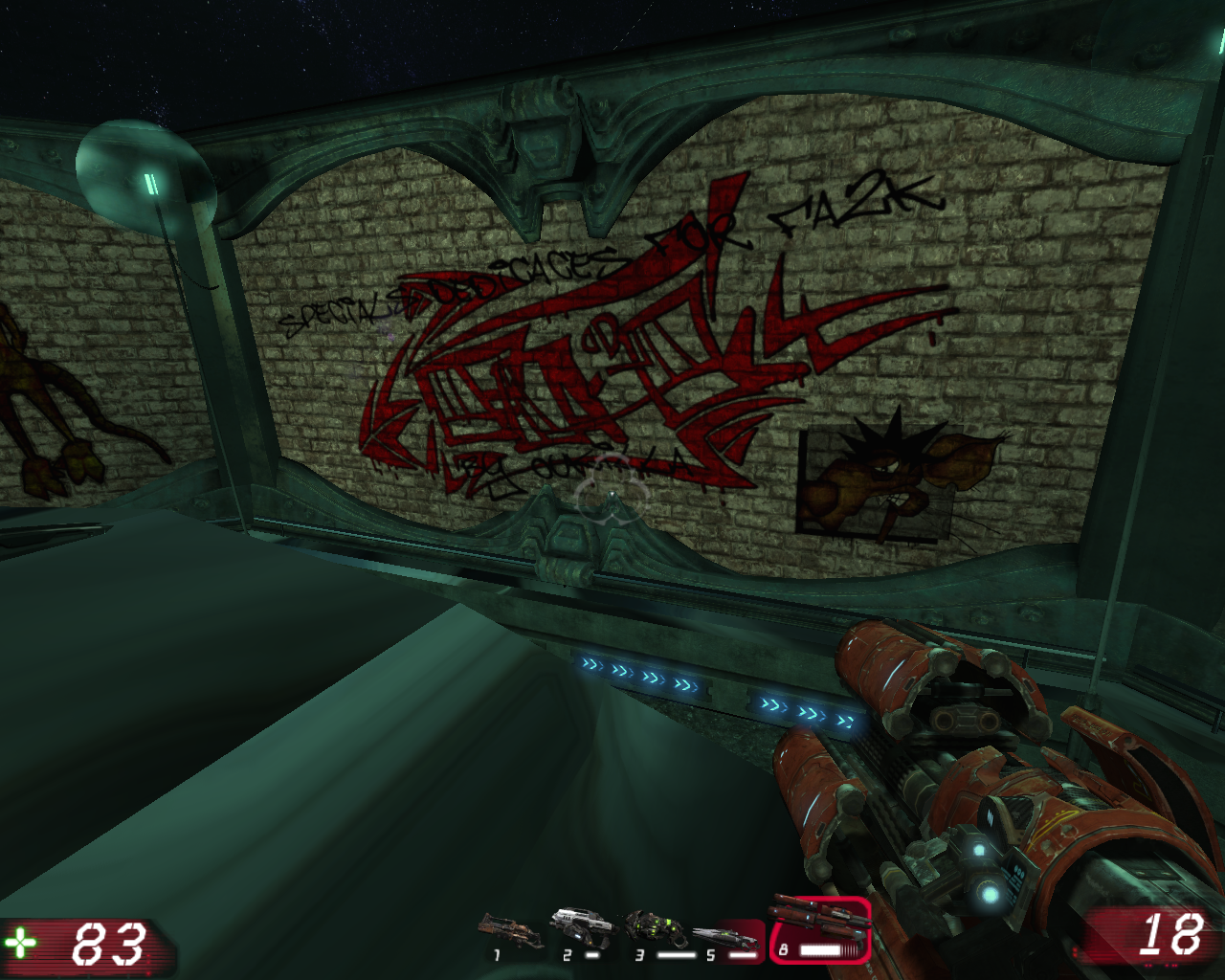Select the blaster icon in weapon slot 1
Screen dimensions: 1225x980
504,925
